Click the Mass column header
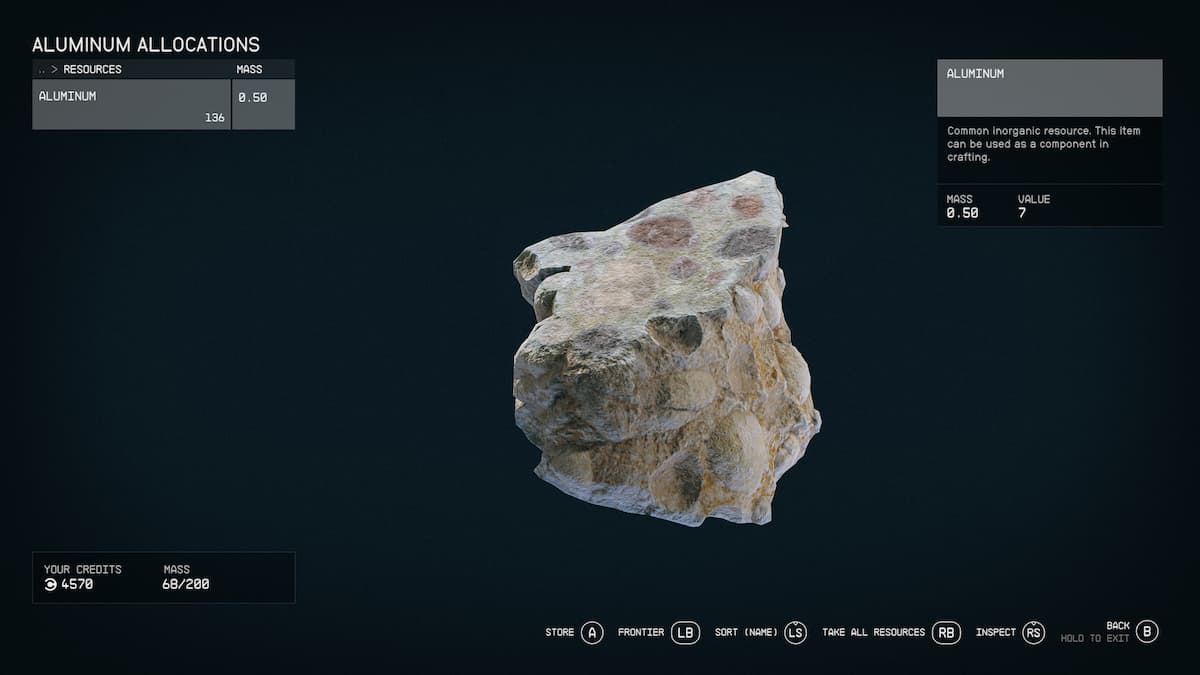1200x675 pixels. (x=249, y=69)
